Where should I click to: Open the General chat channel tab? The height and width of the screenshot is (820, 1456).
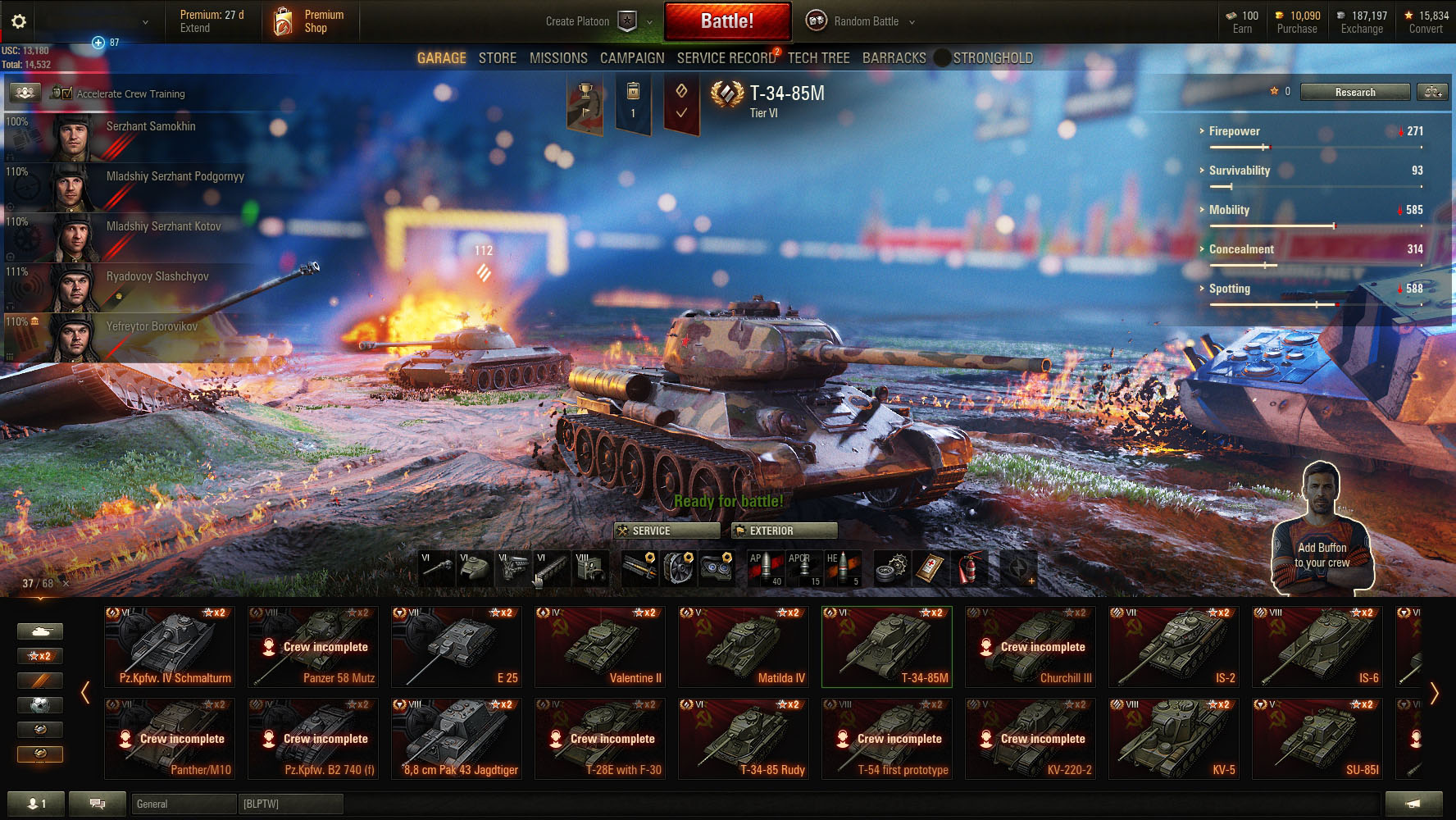click(x=184, y=804)
